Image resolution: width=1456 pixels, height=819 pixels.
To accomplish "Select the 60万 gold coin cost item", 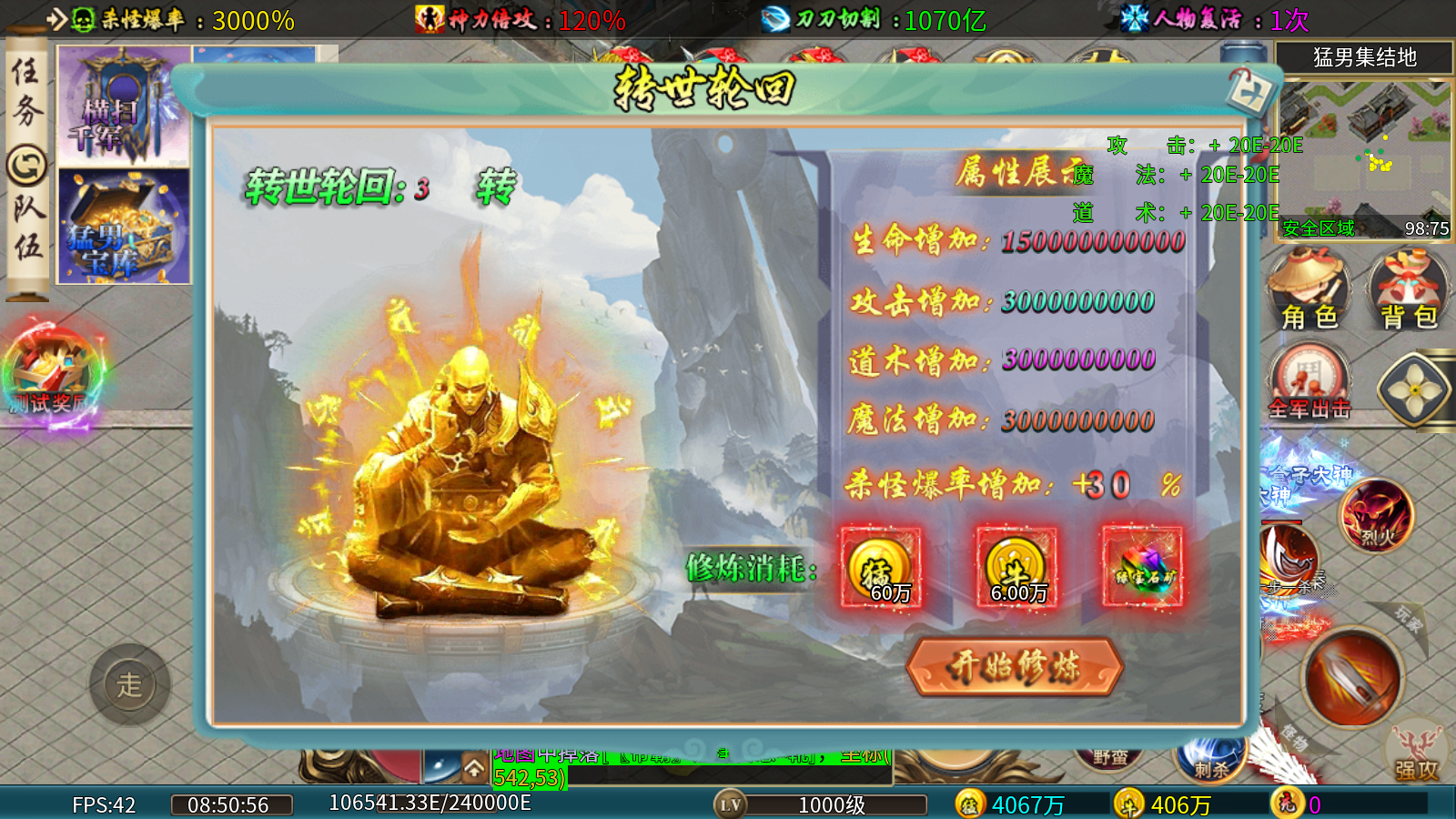I will click(x=880, y=567).
